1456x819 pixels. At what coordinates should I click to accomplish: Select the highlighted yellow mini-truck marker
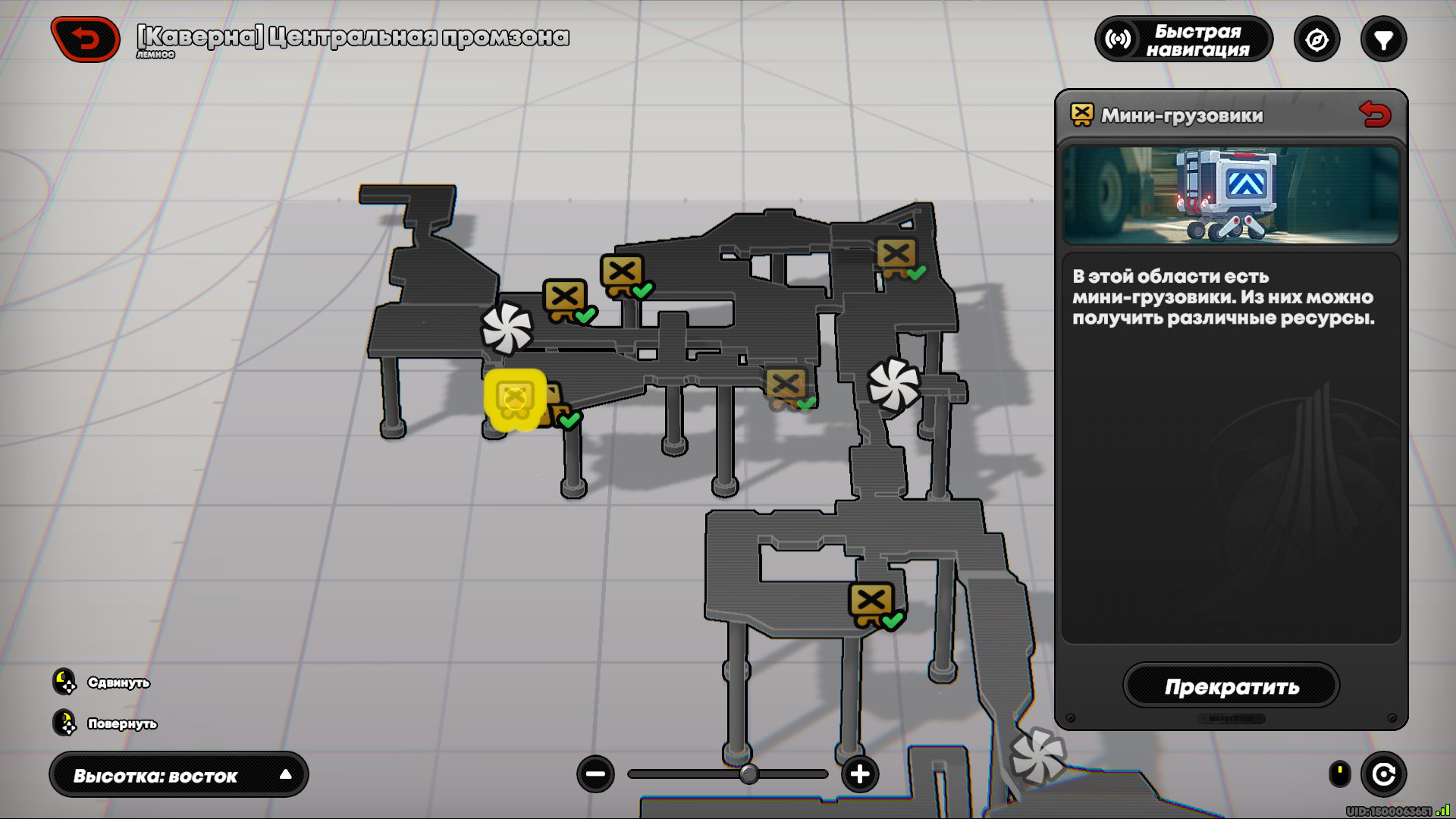coord(515,399)
